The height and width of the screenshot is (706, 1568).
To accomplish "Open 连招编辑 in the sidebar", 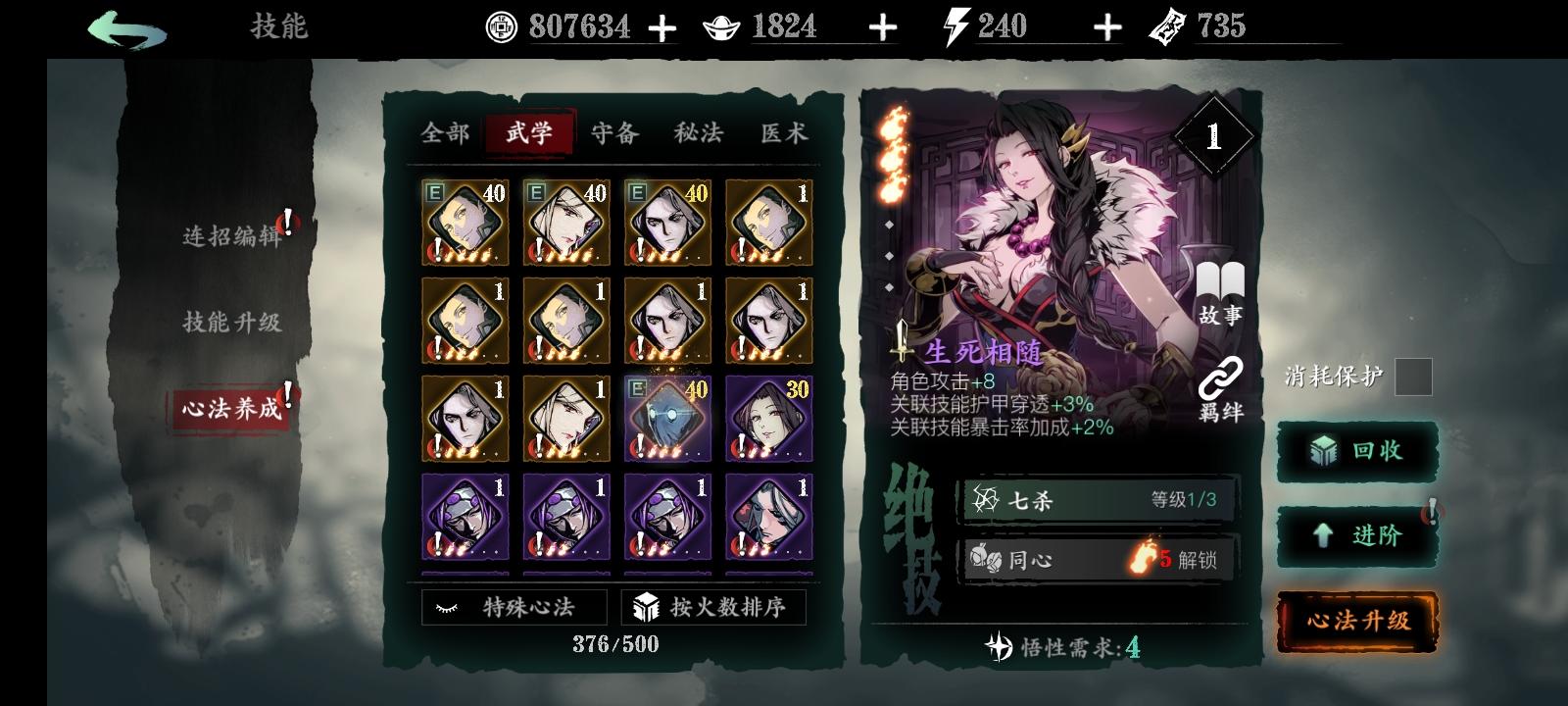I will (x=232, y=235).
